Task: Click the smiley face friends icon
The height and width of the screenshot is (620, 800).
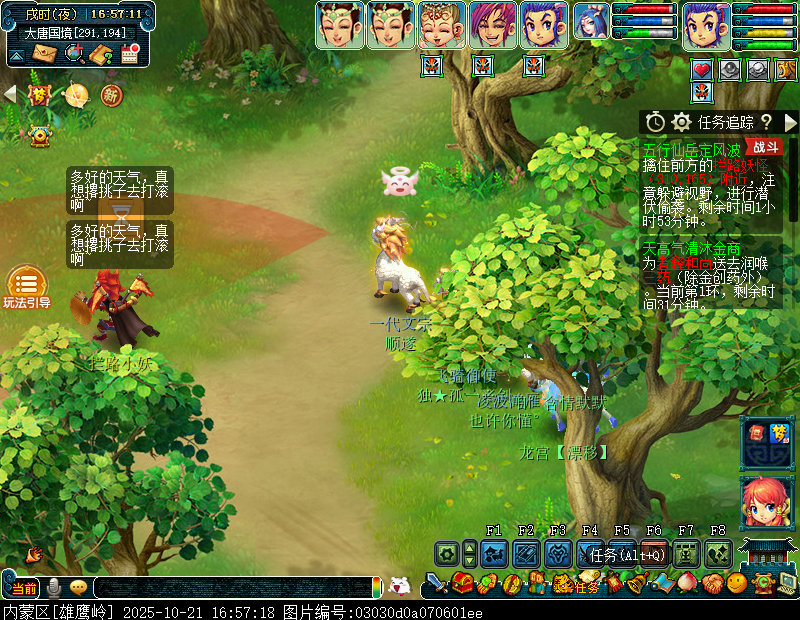Action: tap(737, 583)
